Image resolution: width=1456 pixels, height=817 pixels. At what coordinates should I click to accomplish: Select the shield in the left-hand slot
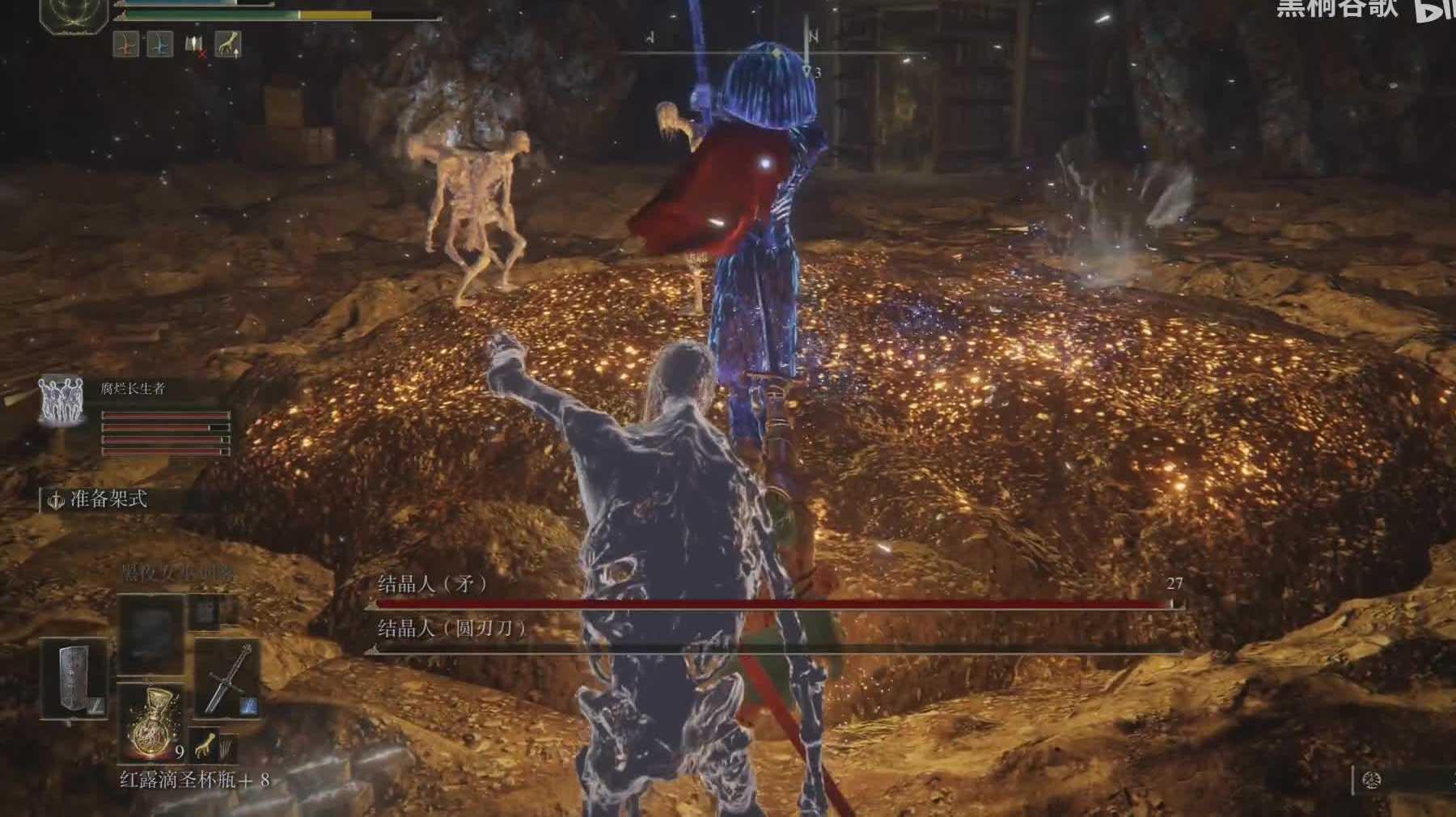[74, 678]
